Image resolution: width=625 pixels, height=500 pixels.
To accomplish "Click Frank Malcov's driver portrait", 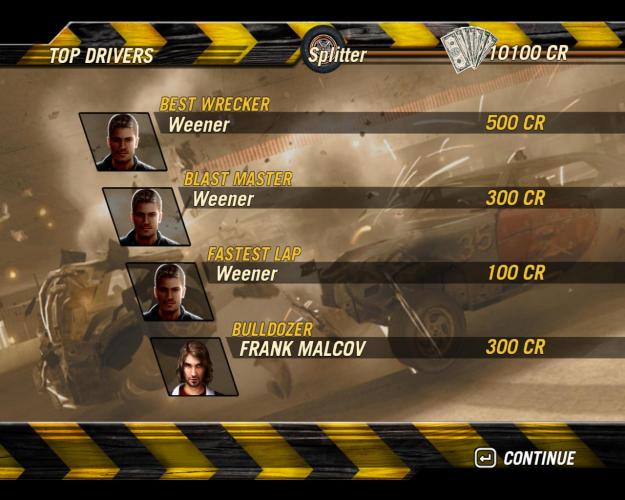I will click(193, 365).
